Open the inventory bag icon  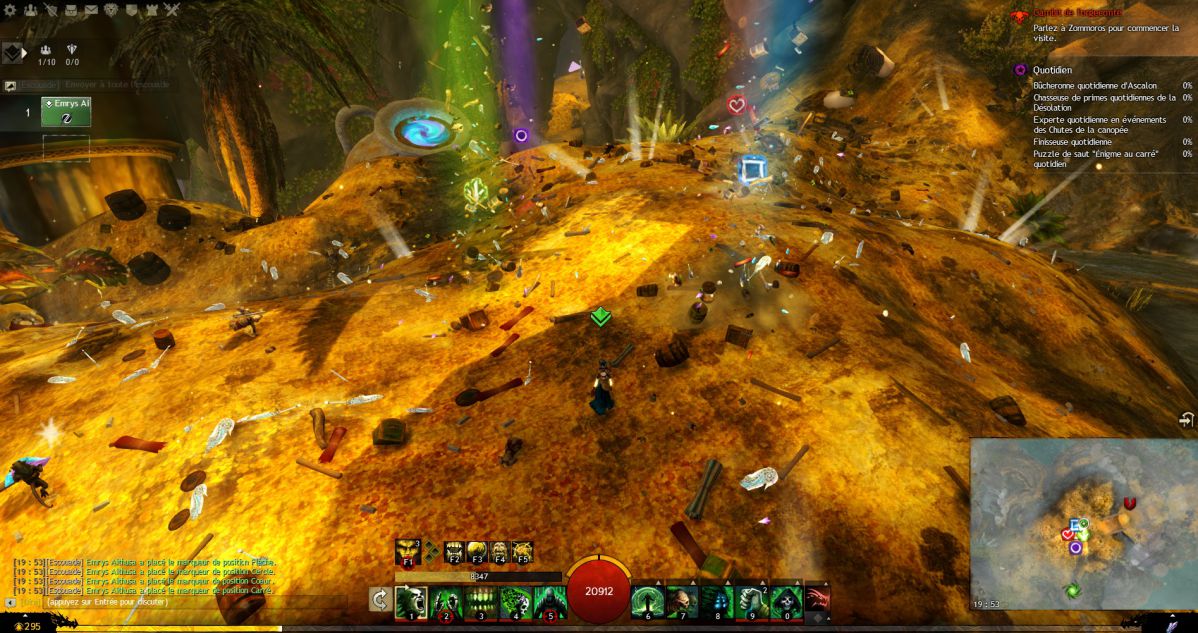coord(71,10)
